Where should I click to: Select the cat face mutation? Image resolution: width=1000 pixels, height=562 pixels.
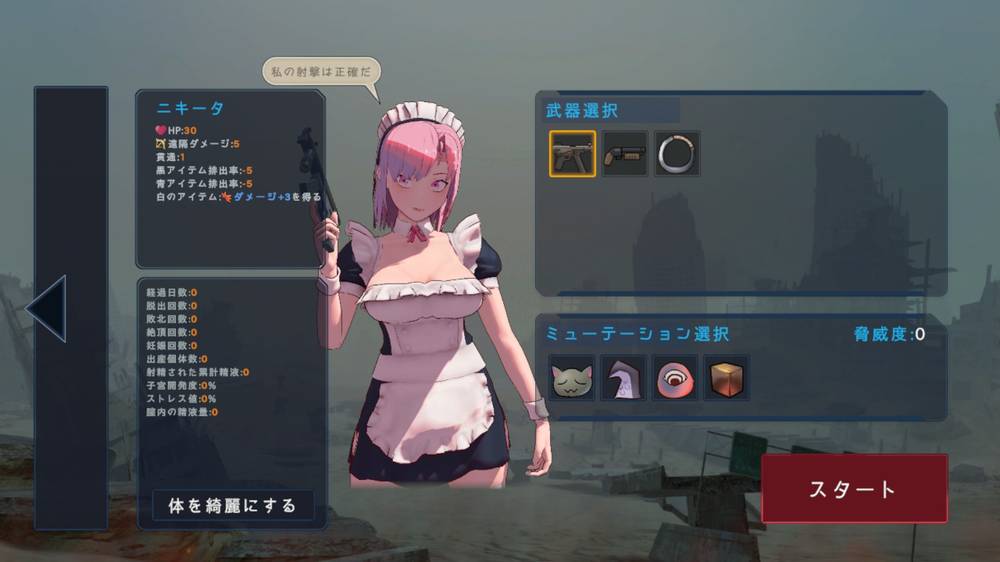point(572,378)
